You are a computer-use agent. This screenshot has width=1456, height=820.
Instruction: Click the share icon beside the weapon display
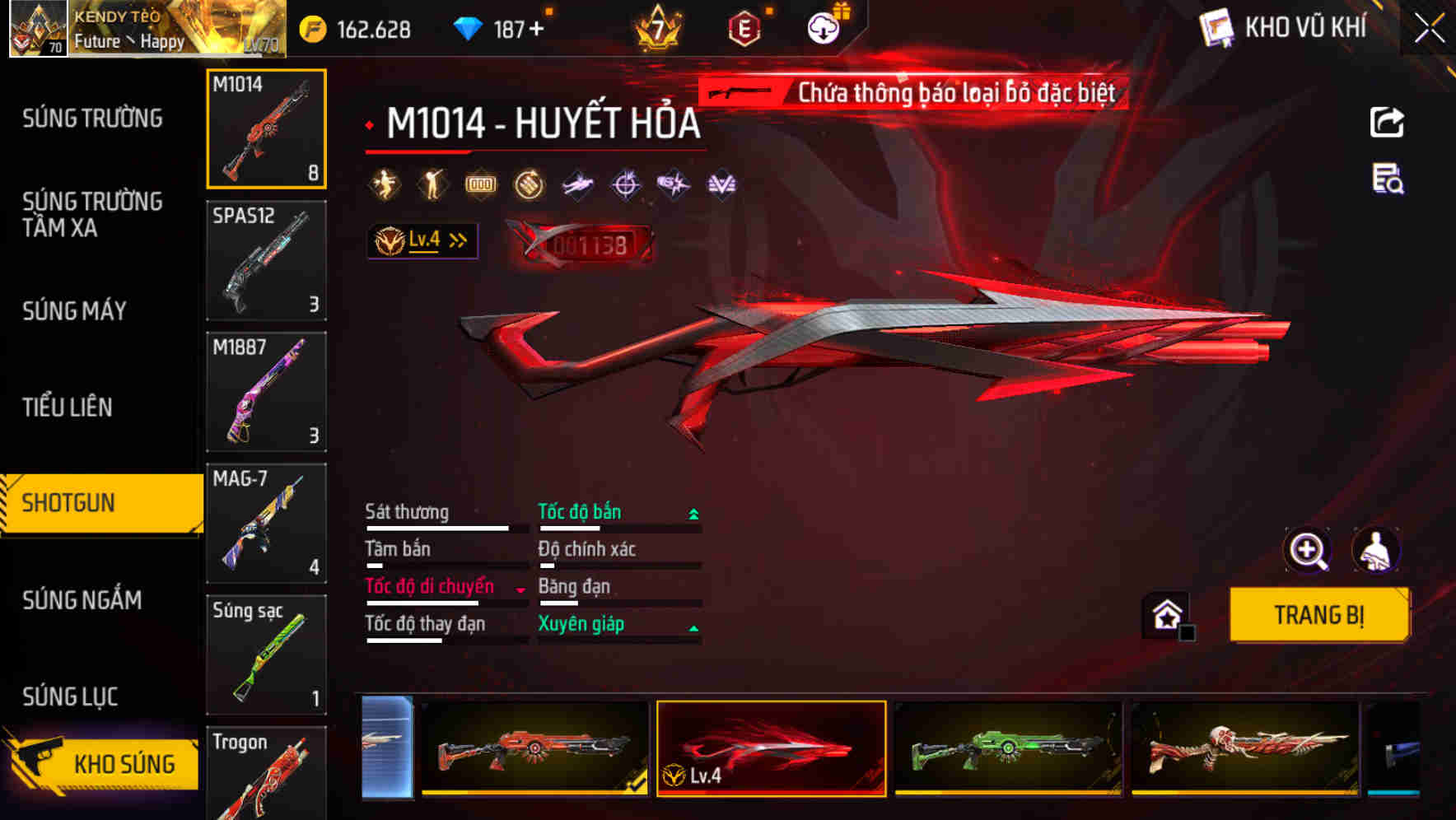[x=1387, y=122]
